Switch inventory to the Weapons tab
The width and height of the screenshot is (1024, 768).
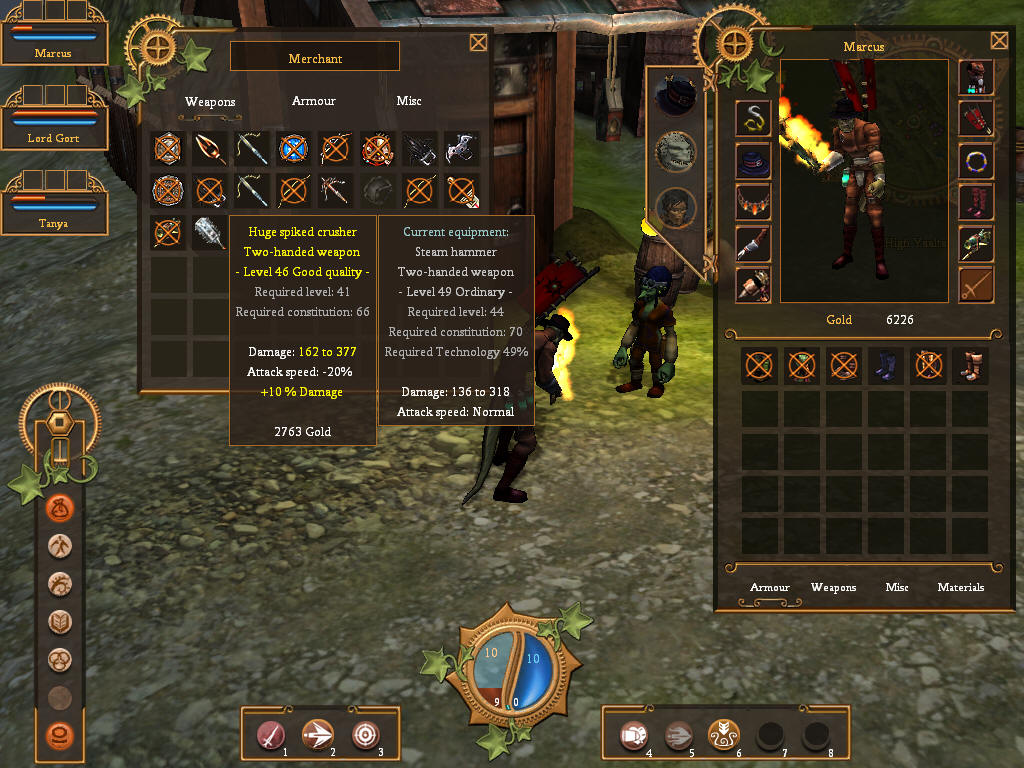tap(833, 587)
